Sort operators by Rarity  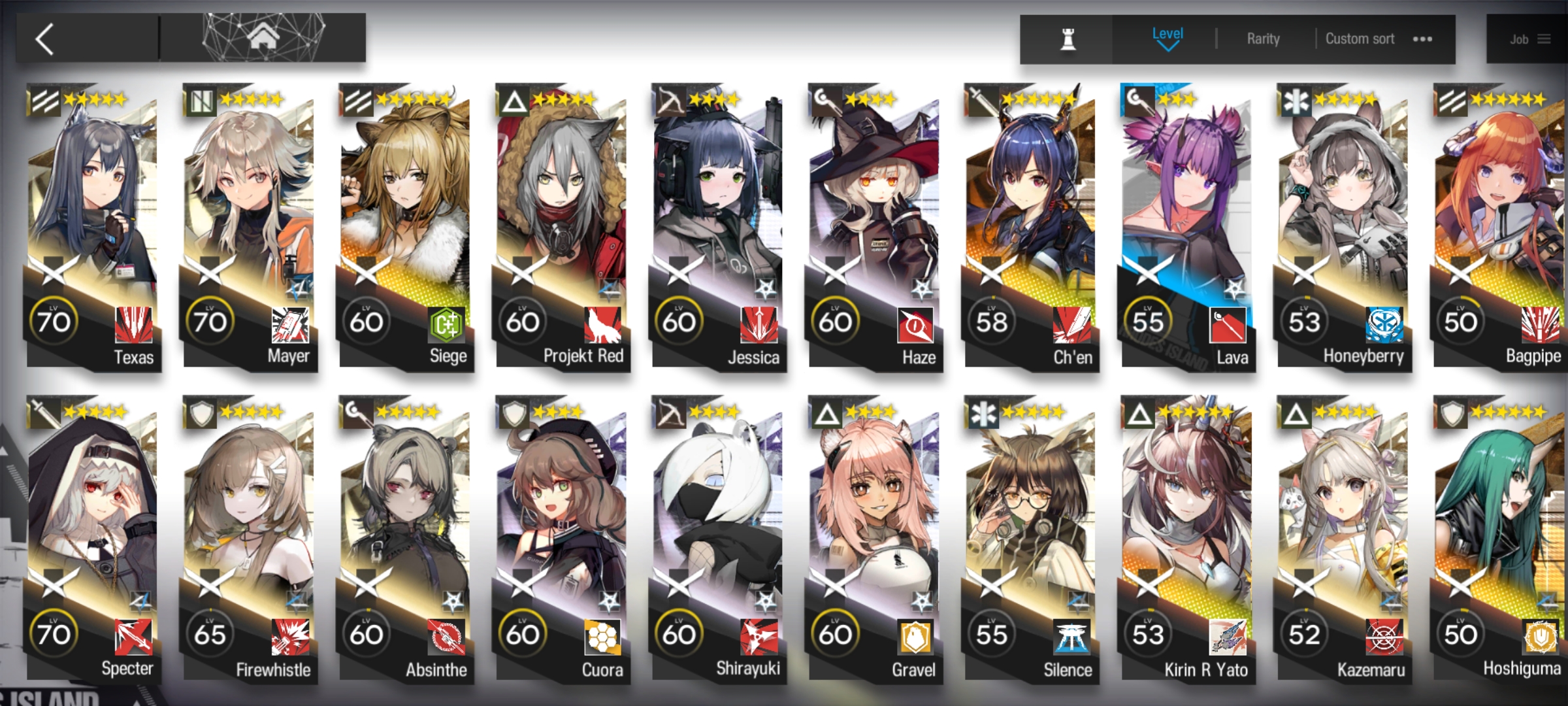point(1263,39)
